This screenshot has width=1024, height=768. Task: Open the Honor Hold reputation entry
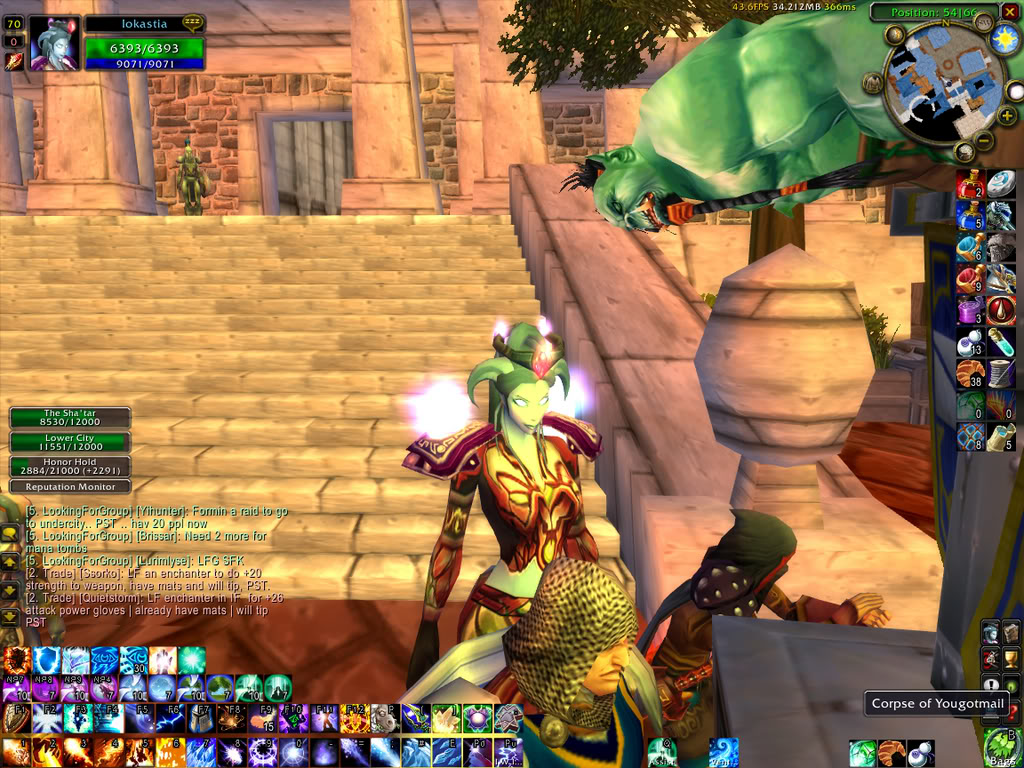click(x=70, y=466)
